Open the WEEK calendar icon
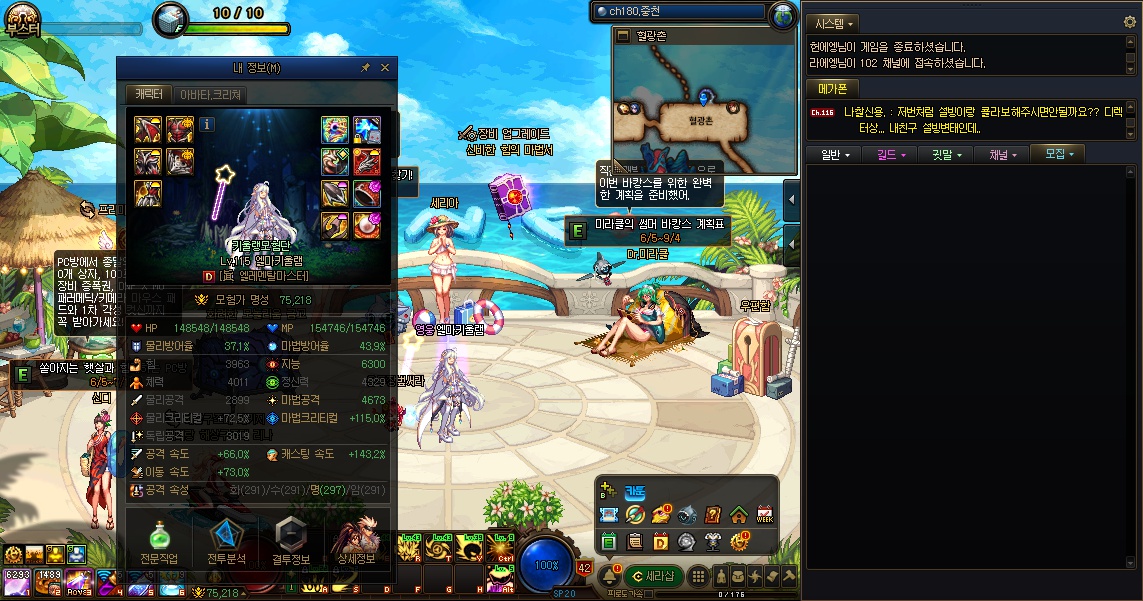This screenshot has height=601, width=1143. point(765,515)
